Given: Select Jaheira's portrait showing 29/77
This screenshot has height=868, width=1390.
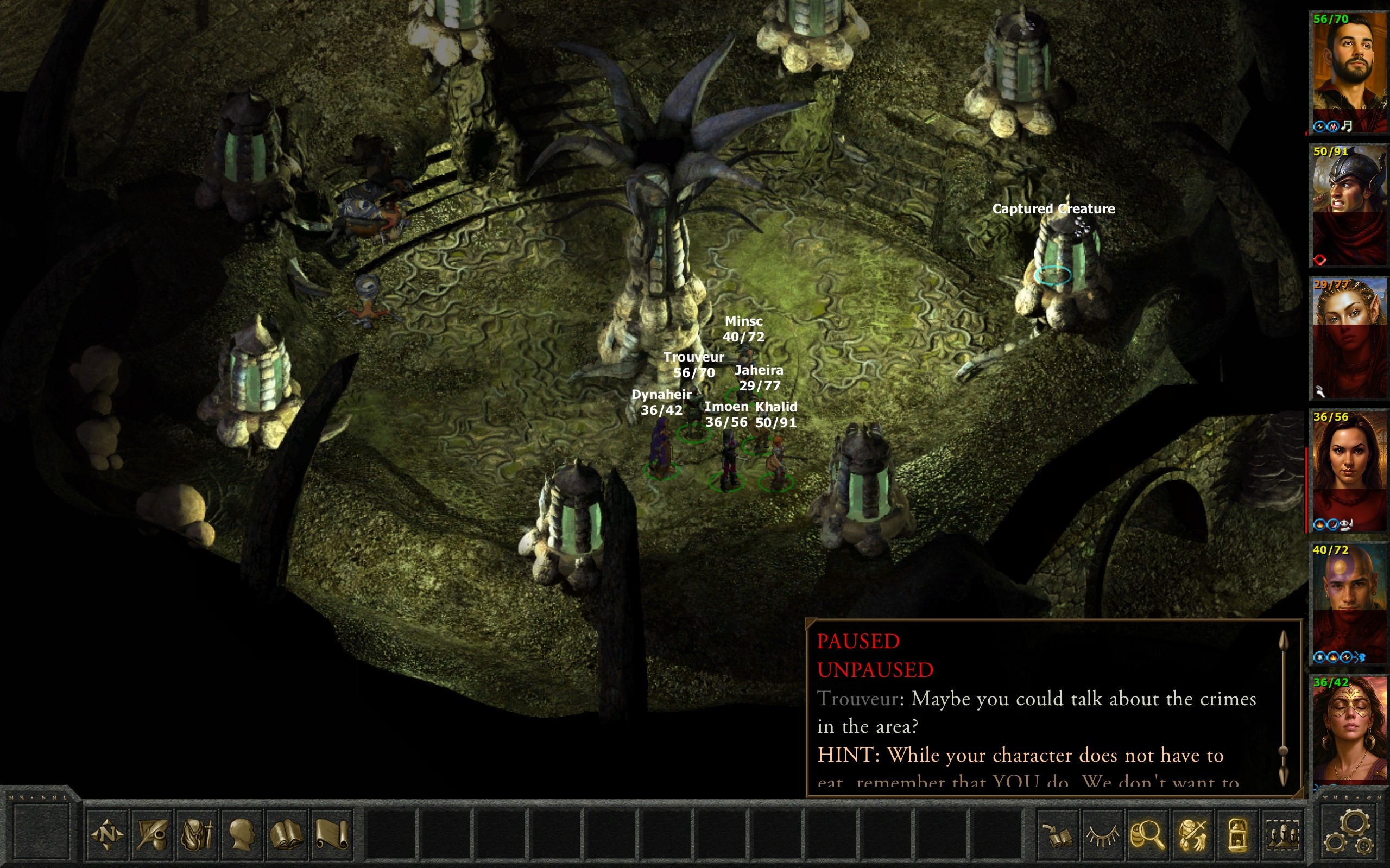Looking at the screenshot, I should (1349, 338).
